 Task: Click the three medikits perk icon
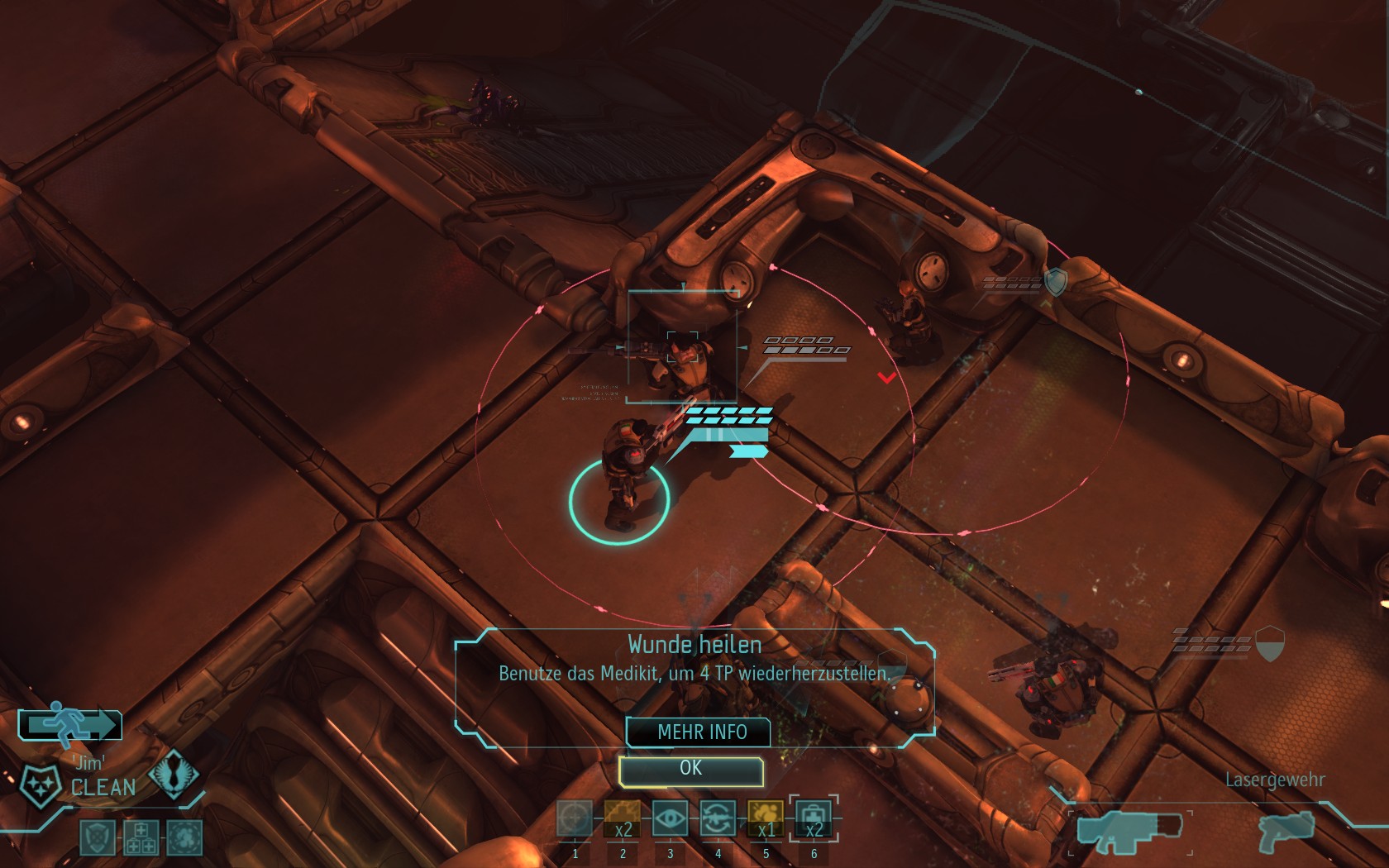140,837
